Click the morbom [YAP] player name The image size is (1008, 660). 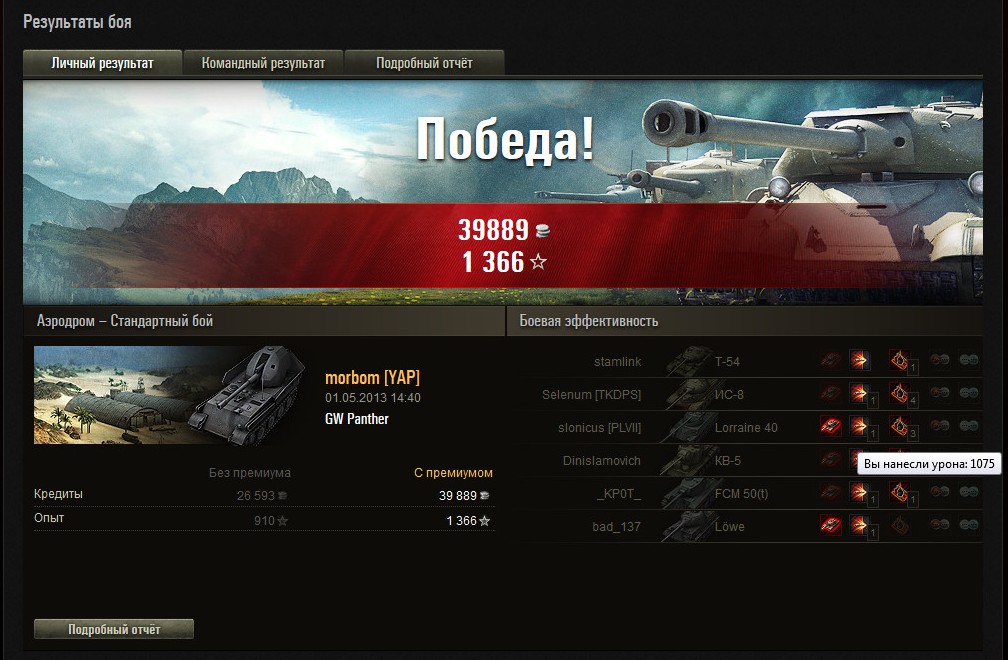[x=372, y=378]
